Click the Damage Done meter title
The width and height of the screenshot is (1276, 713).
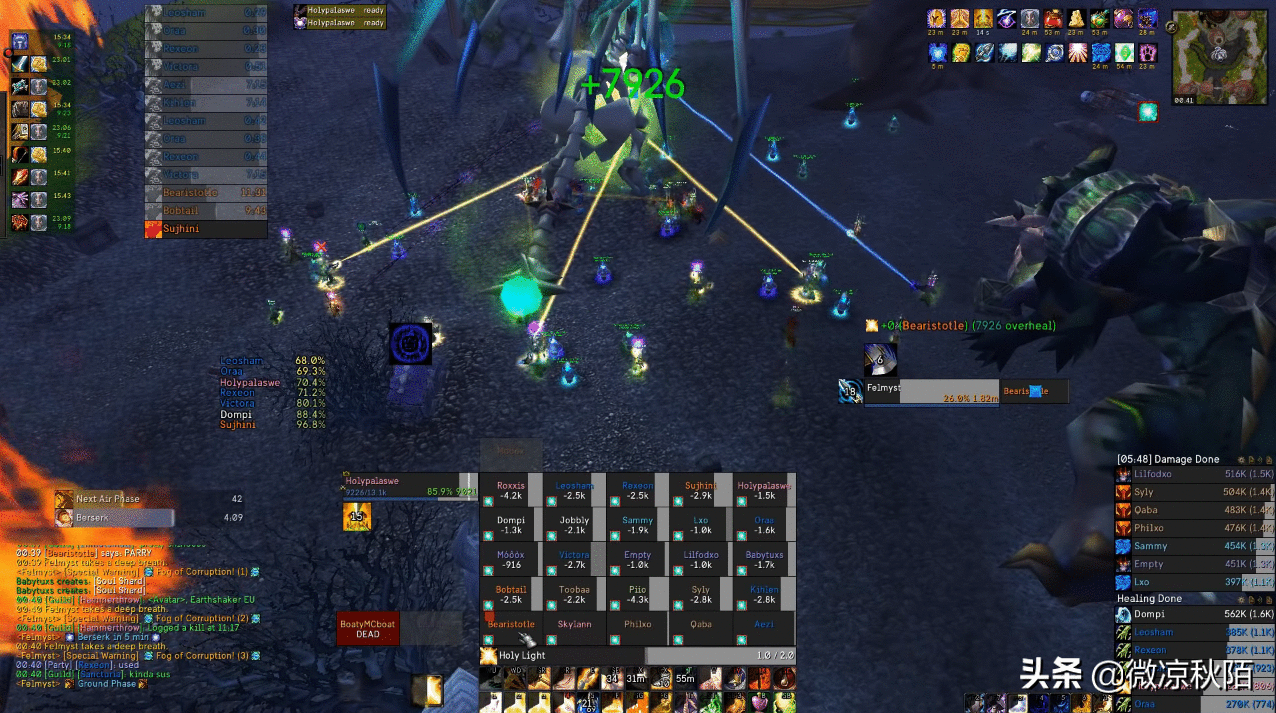1168,459
